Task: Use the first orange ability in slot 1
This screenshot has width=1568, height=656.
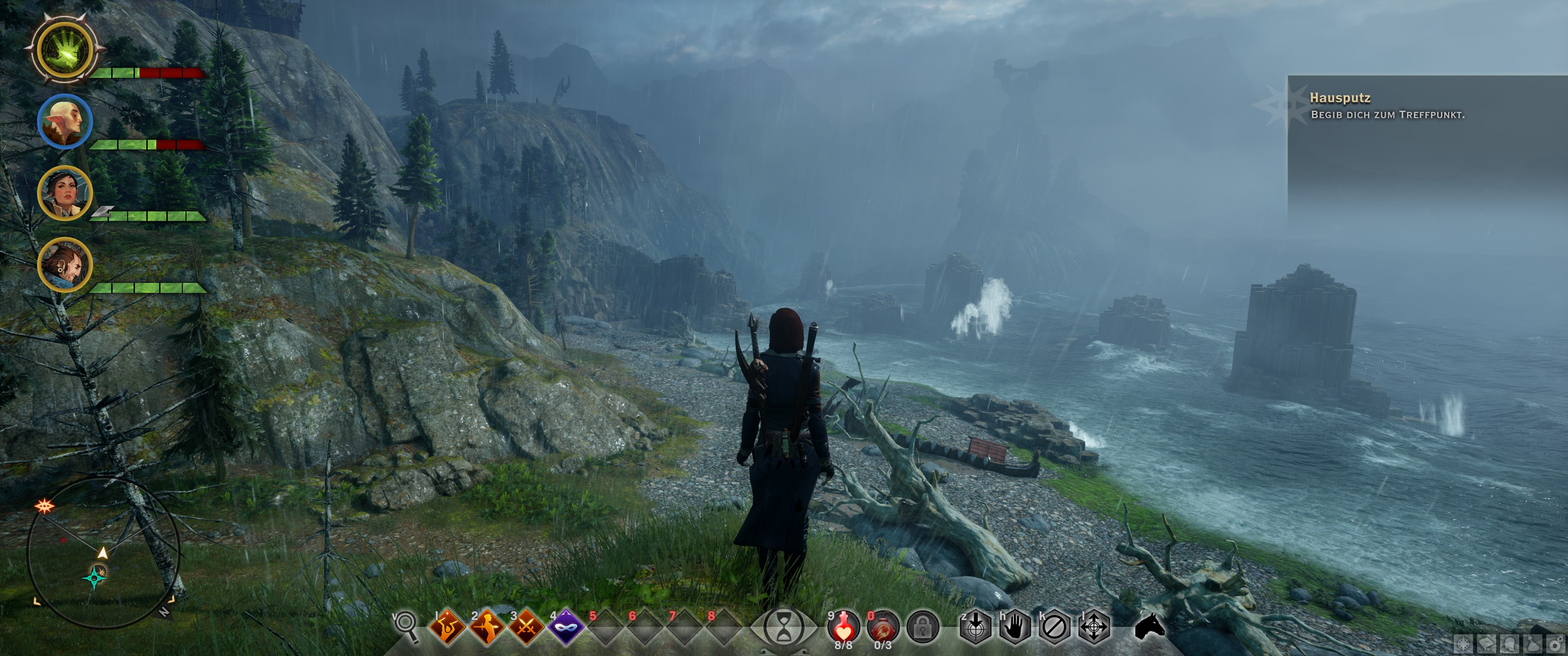Action: (448, 627)
